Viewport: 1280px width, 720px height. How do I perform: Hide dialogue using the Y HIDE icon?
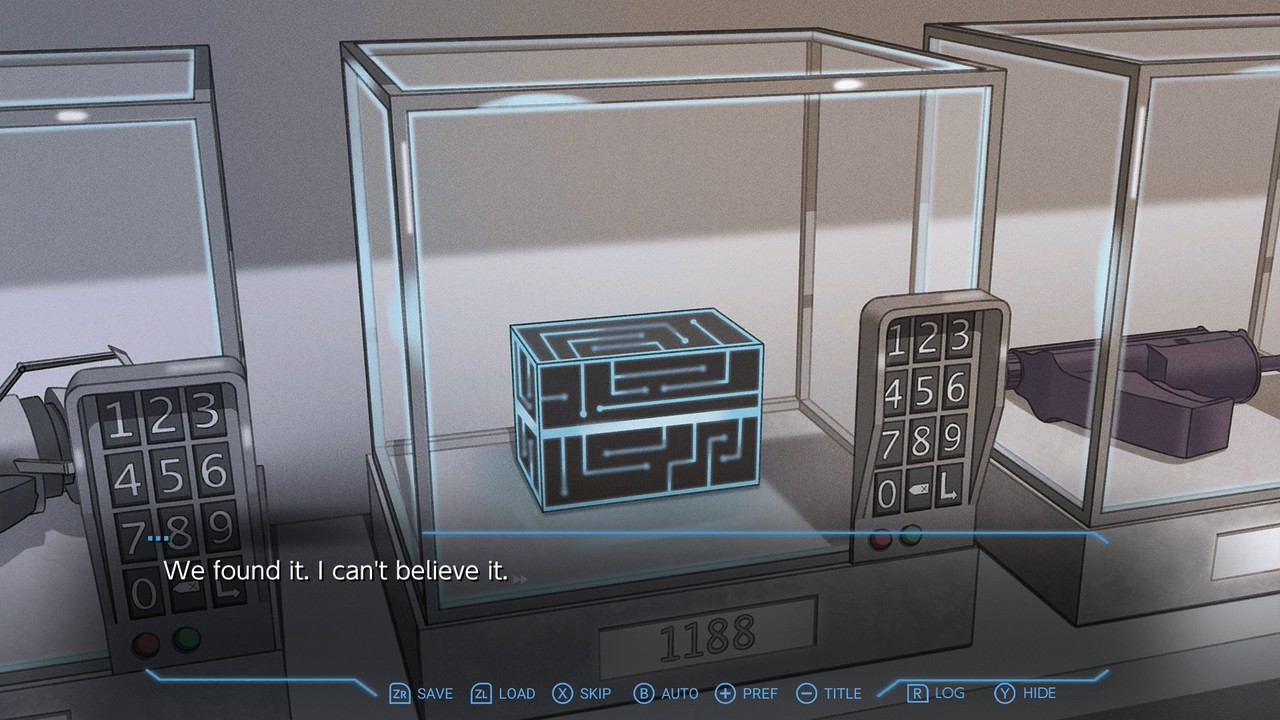pos(1018,693)
